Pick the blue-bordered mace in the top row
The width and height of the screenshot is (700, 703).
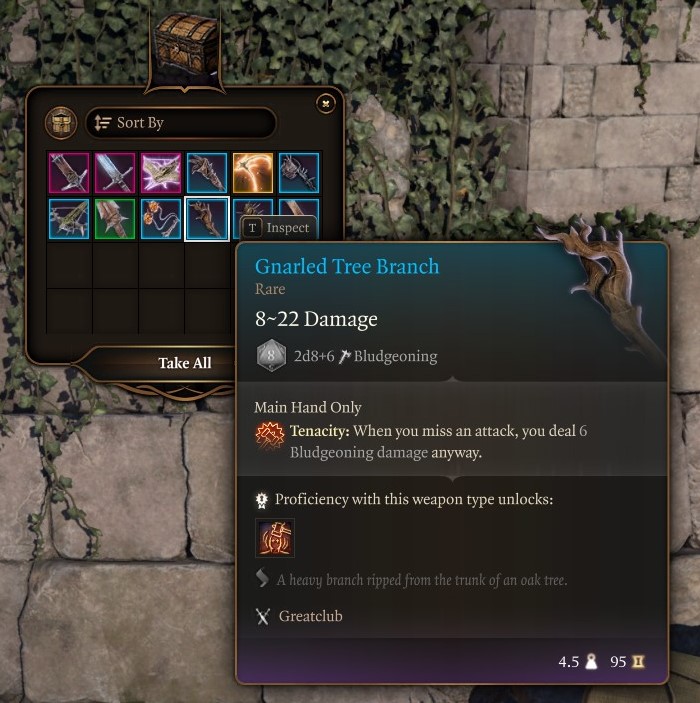pyautogui.click(x=299, y=173)
